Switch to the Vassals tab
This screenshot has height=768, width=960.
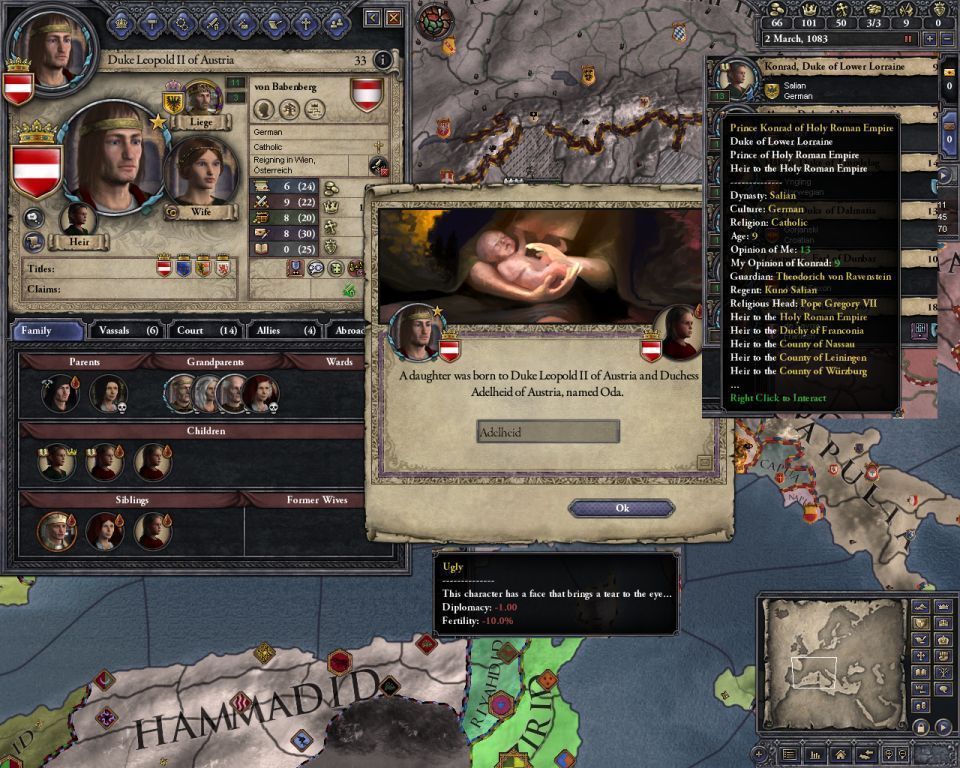tap(126, 330)
